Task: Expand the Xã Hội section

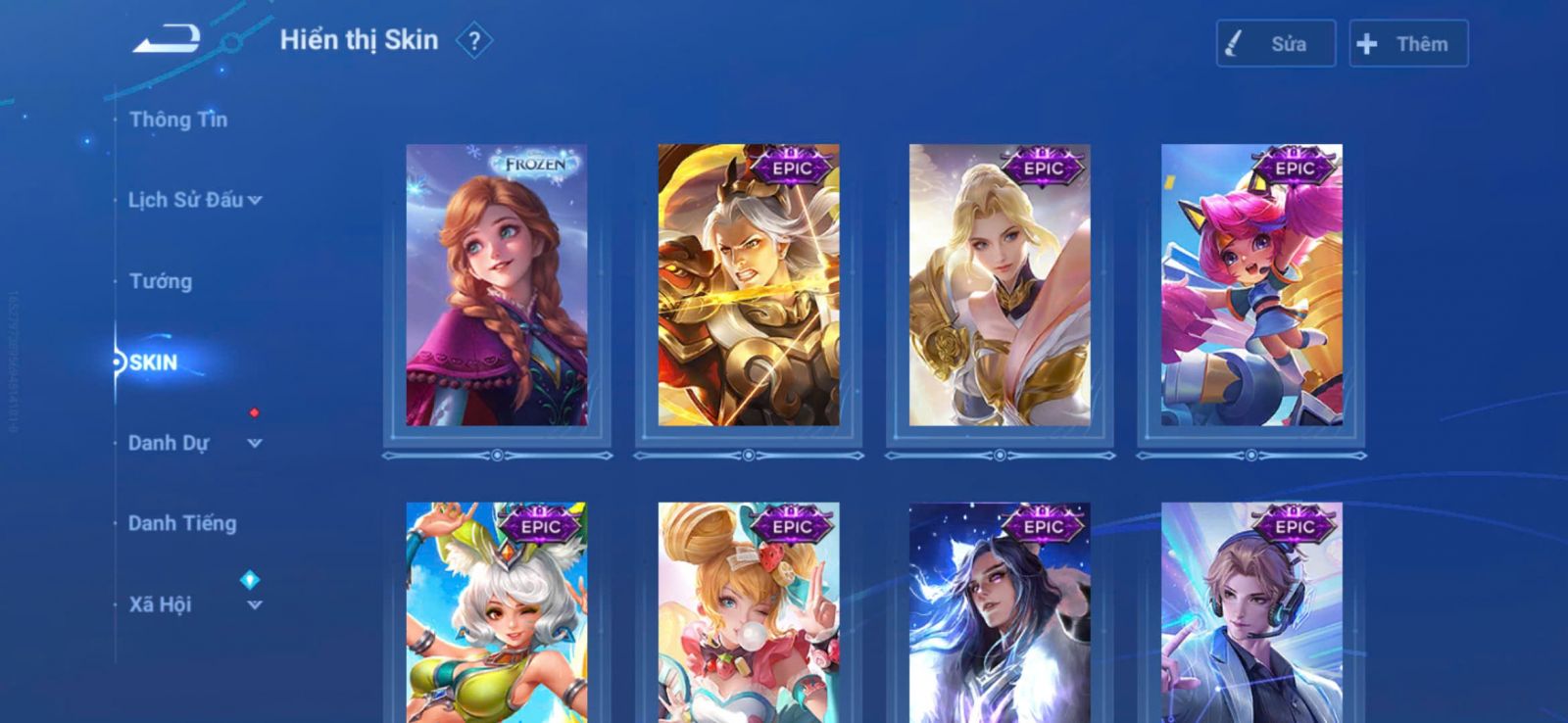Action: point(194,604)
